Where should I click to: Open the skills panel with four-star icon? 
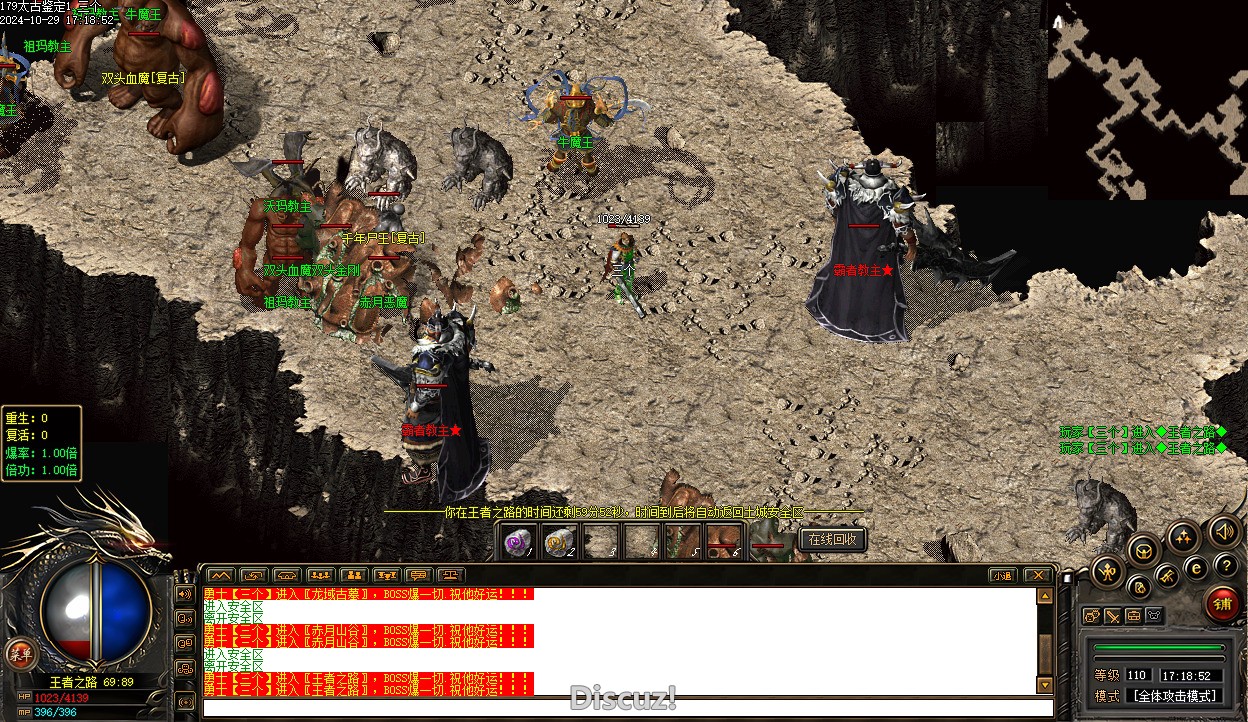pos(1183,537)
